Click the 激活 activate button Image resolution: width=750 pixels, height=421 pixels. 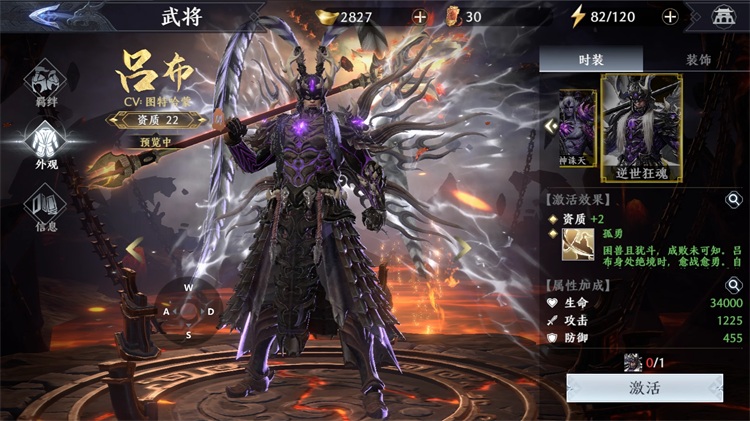pyautogui.click(x=644, y=388)
